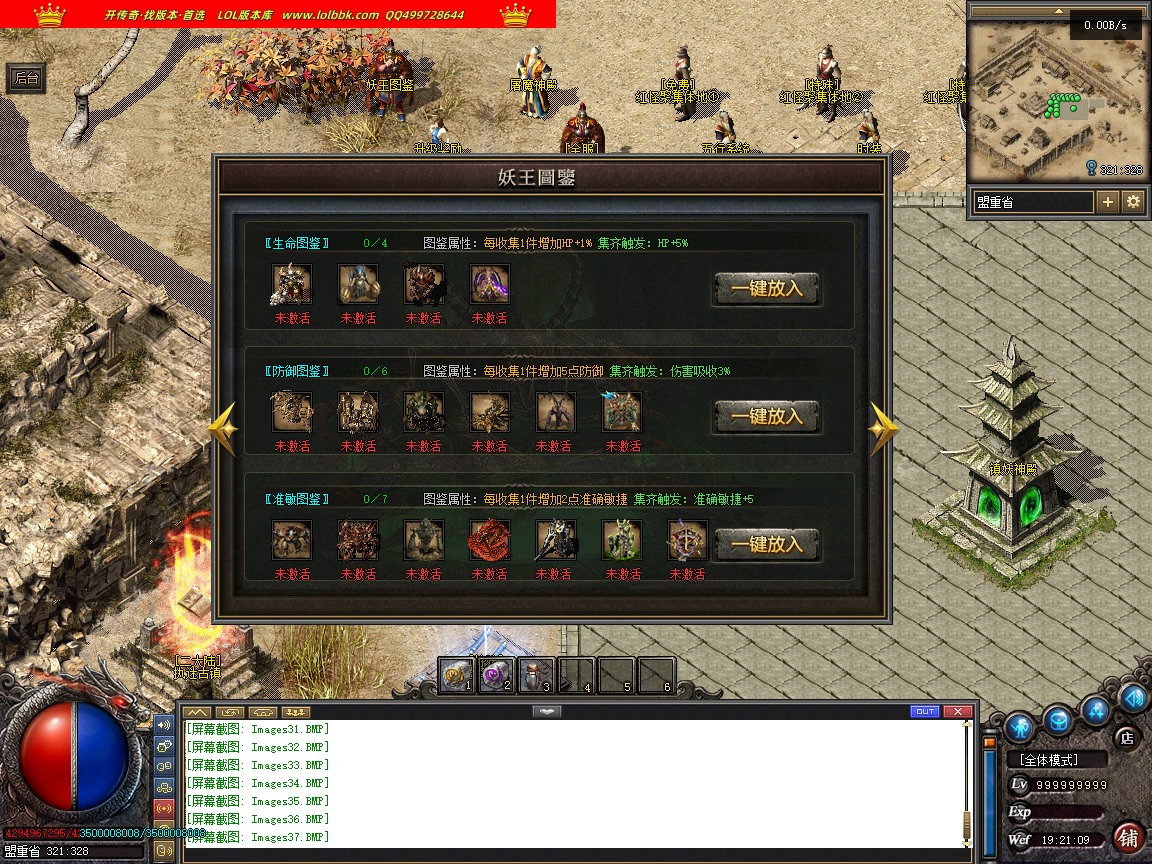Image resolution: width=1152 pixels, height=864 pixels.
Task: Open the 后台 button
Action: (x=26, y=78)
